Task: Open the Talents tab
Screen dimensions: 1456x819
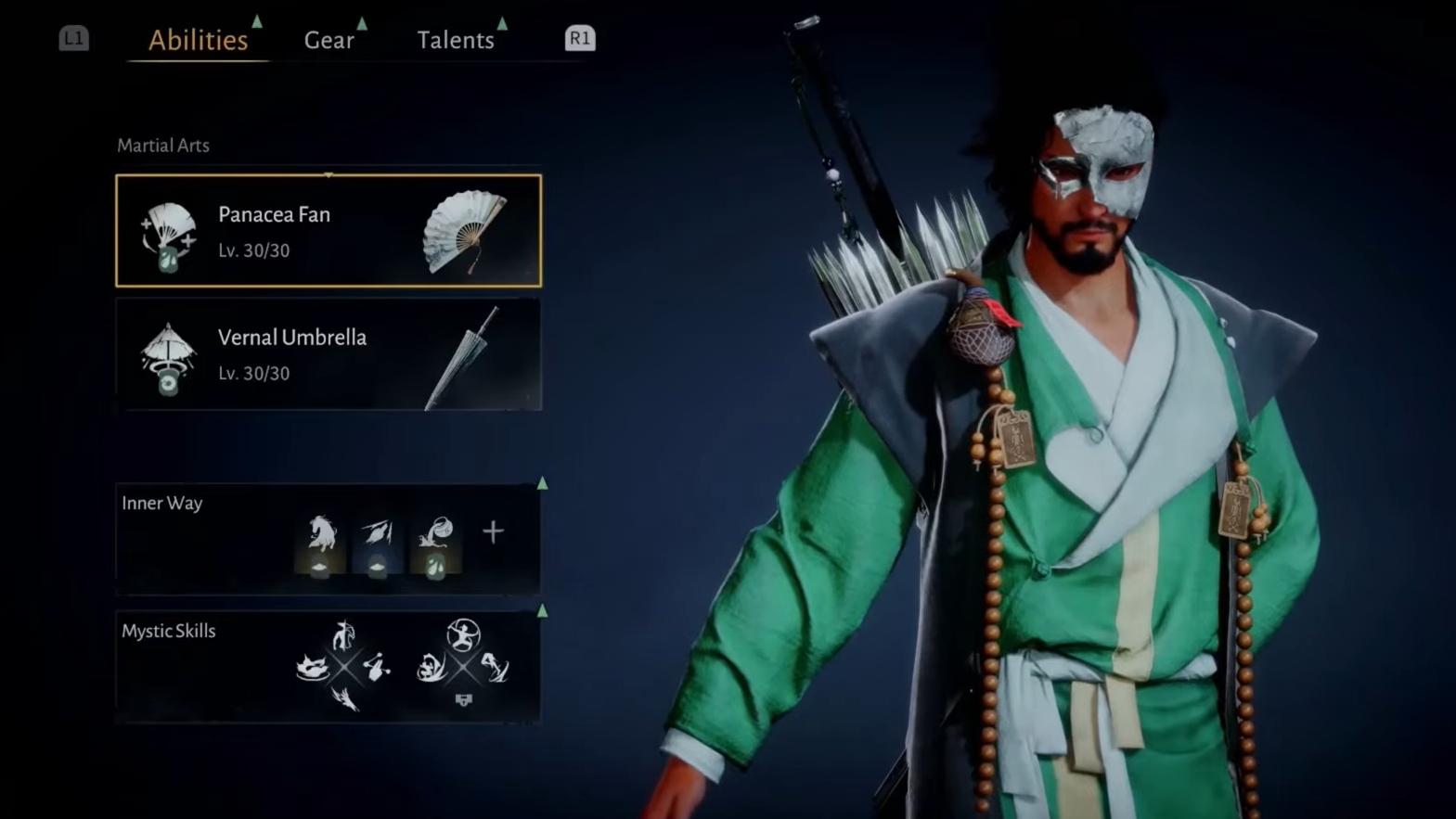Action: pos(455,40)
